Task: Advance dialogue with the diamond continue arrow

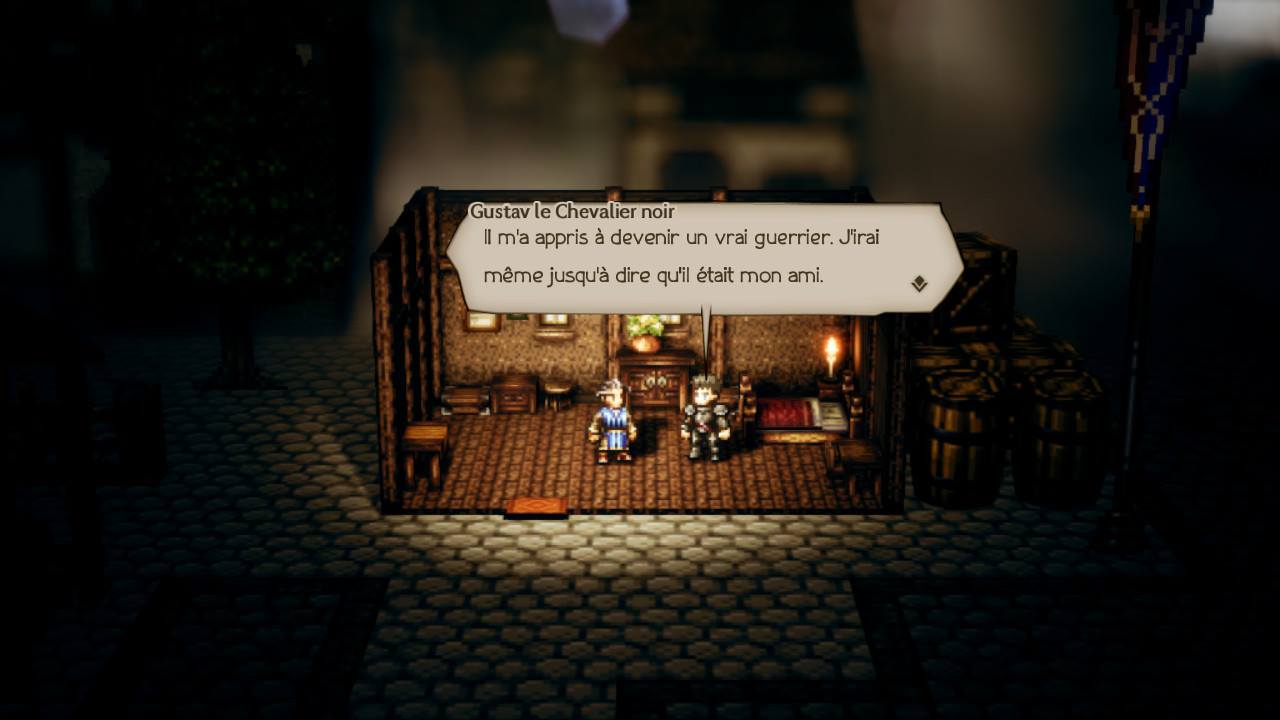Action: [x=919, y=284]
